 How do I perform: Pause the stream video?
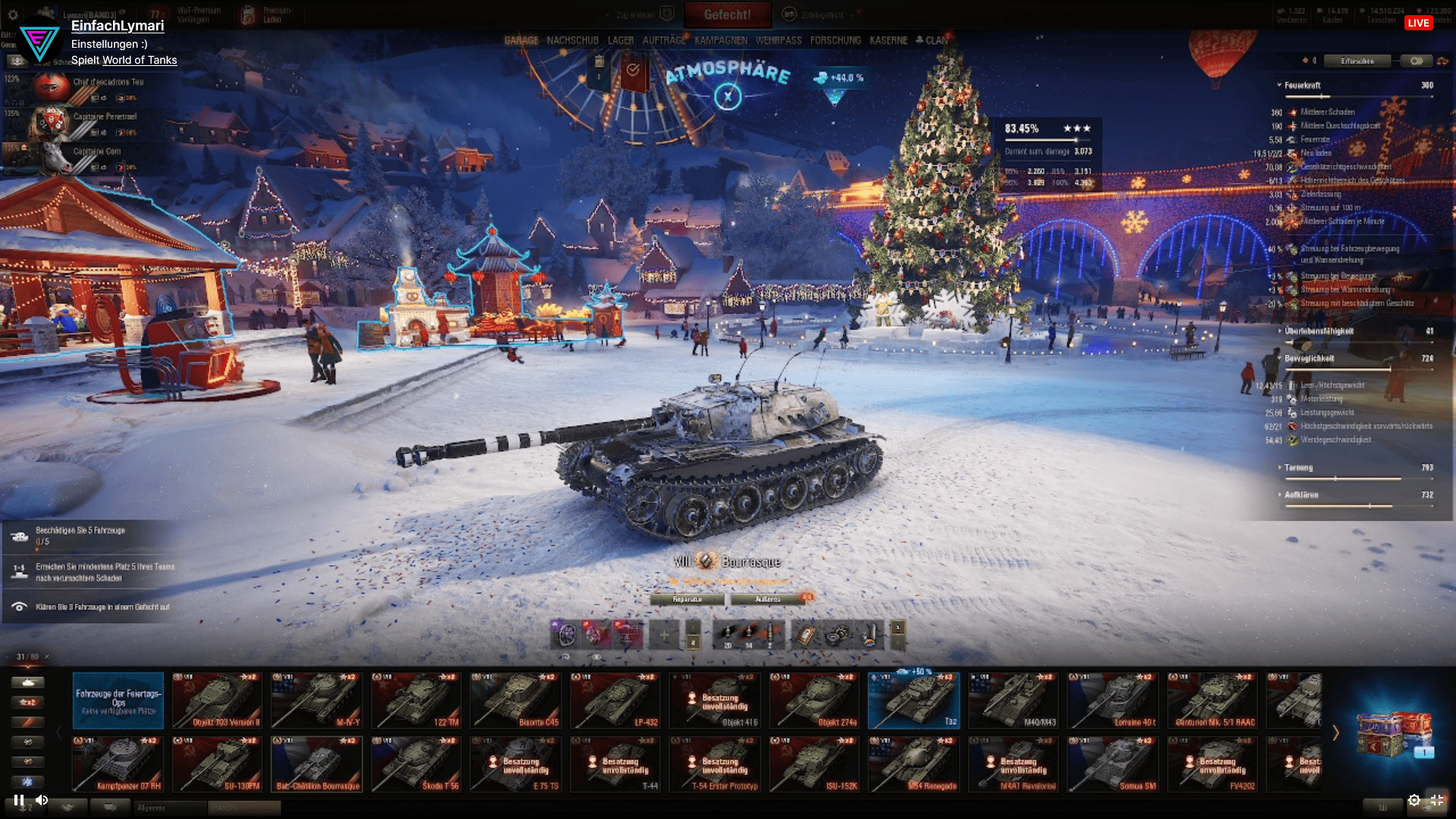[x=19, y=800]
